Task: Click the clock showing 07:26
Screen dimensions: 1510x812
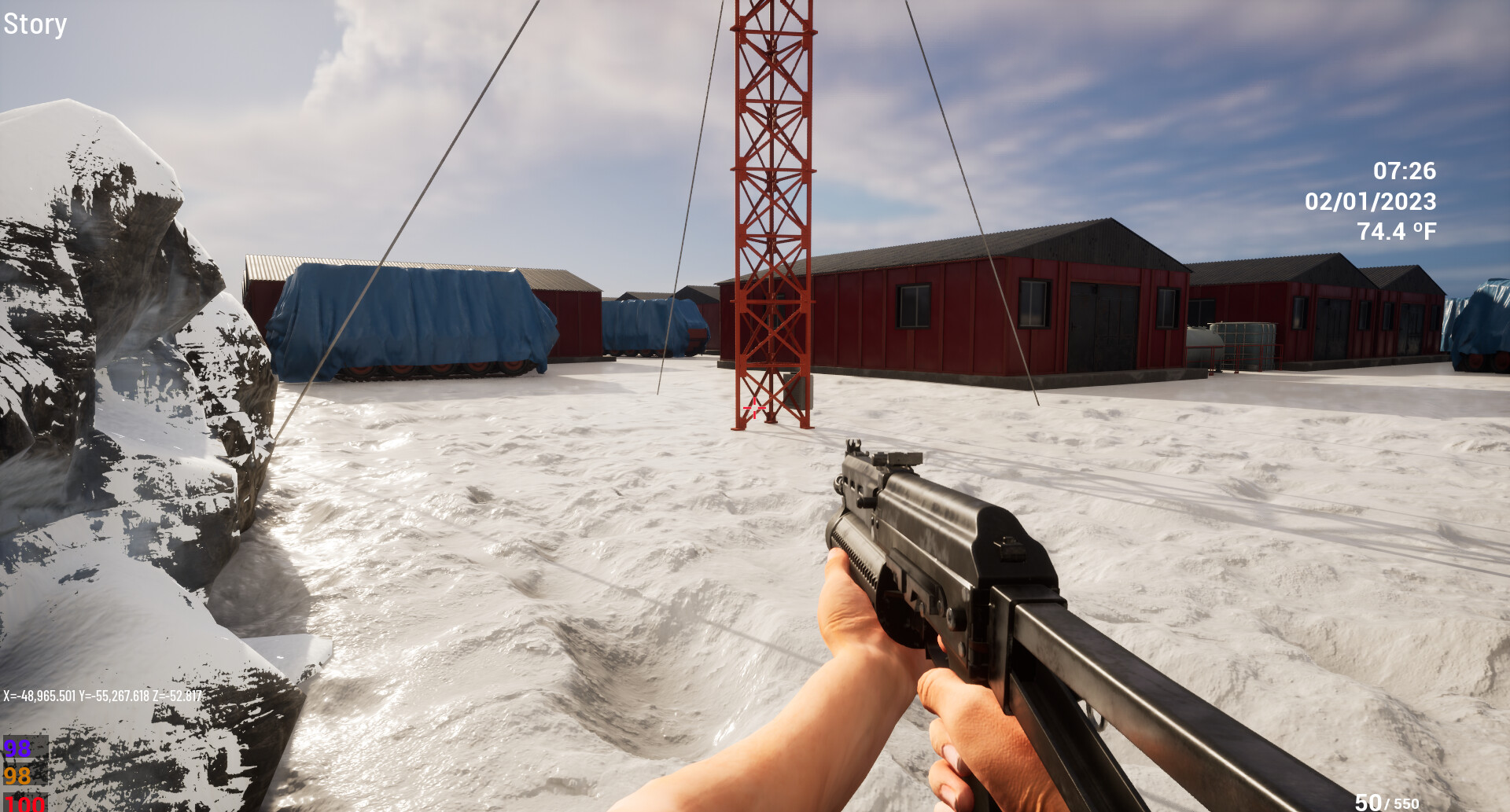Action: pos(1404,171)
